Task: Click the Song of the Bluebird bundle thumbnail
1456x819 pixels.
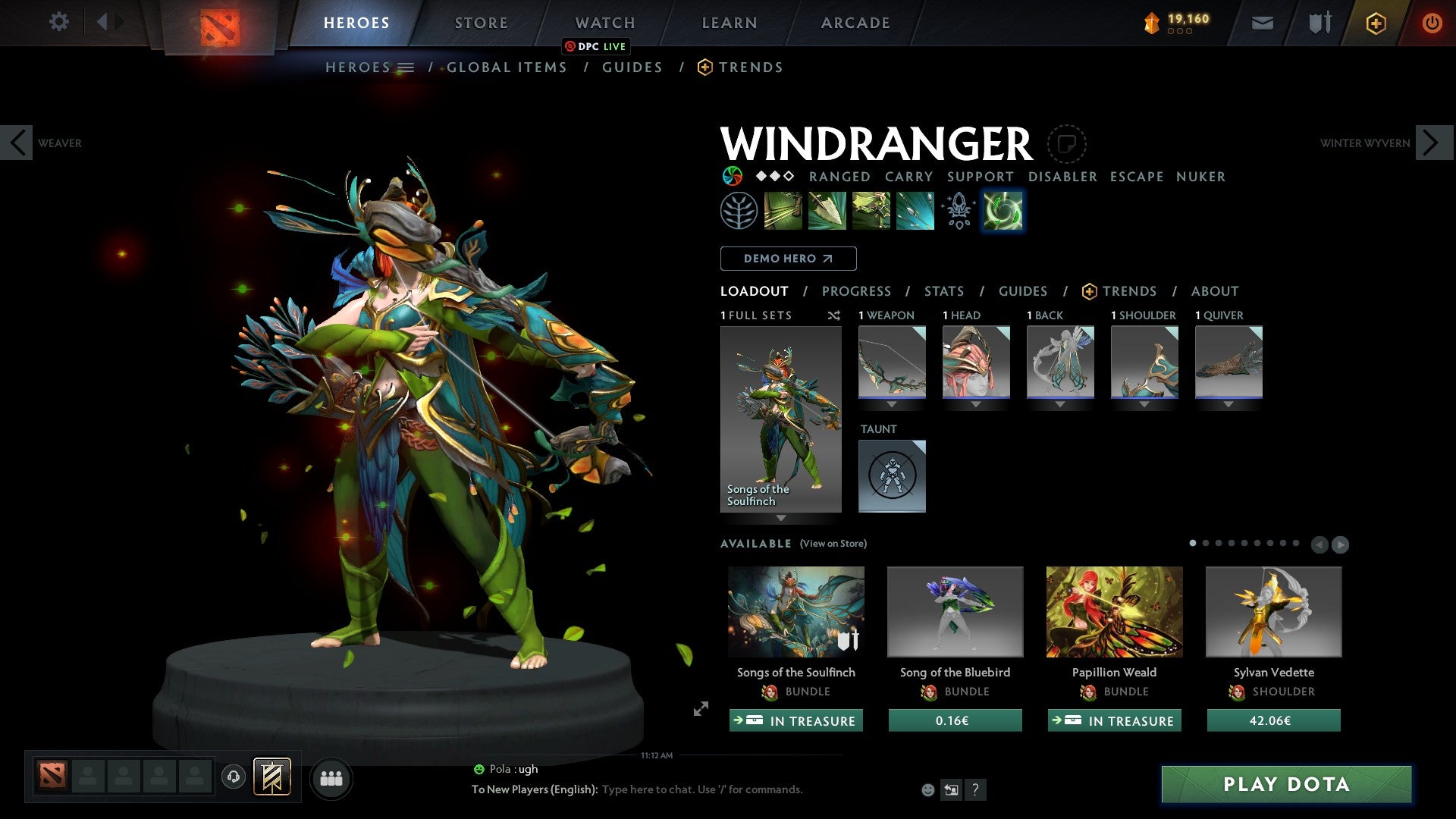Action: pyautogui.click(x=954, y=611)
